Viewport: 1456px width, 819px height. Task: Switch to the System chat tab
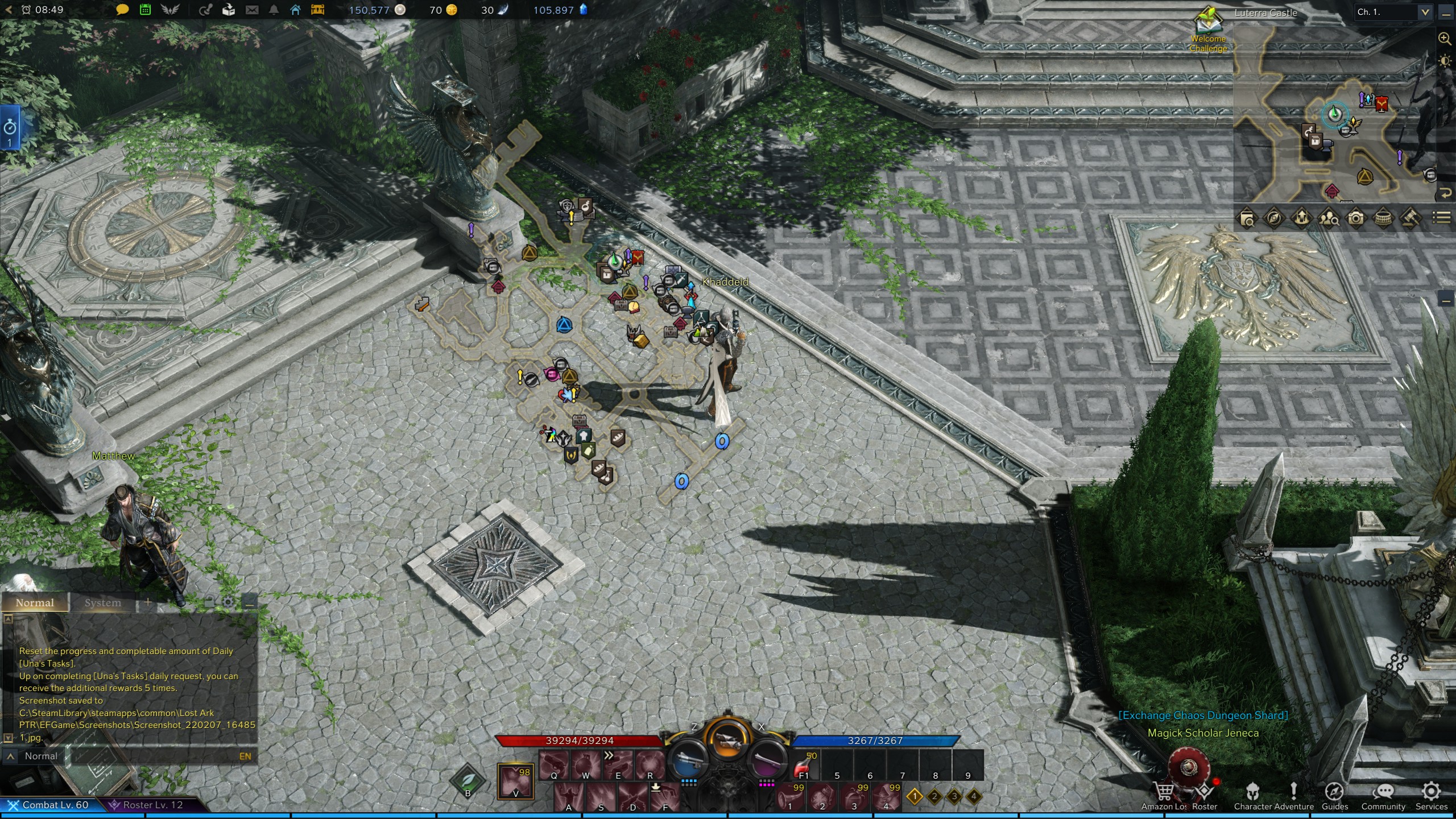click(102, 603)
